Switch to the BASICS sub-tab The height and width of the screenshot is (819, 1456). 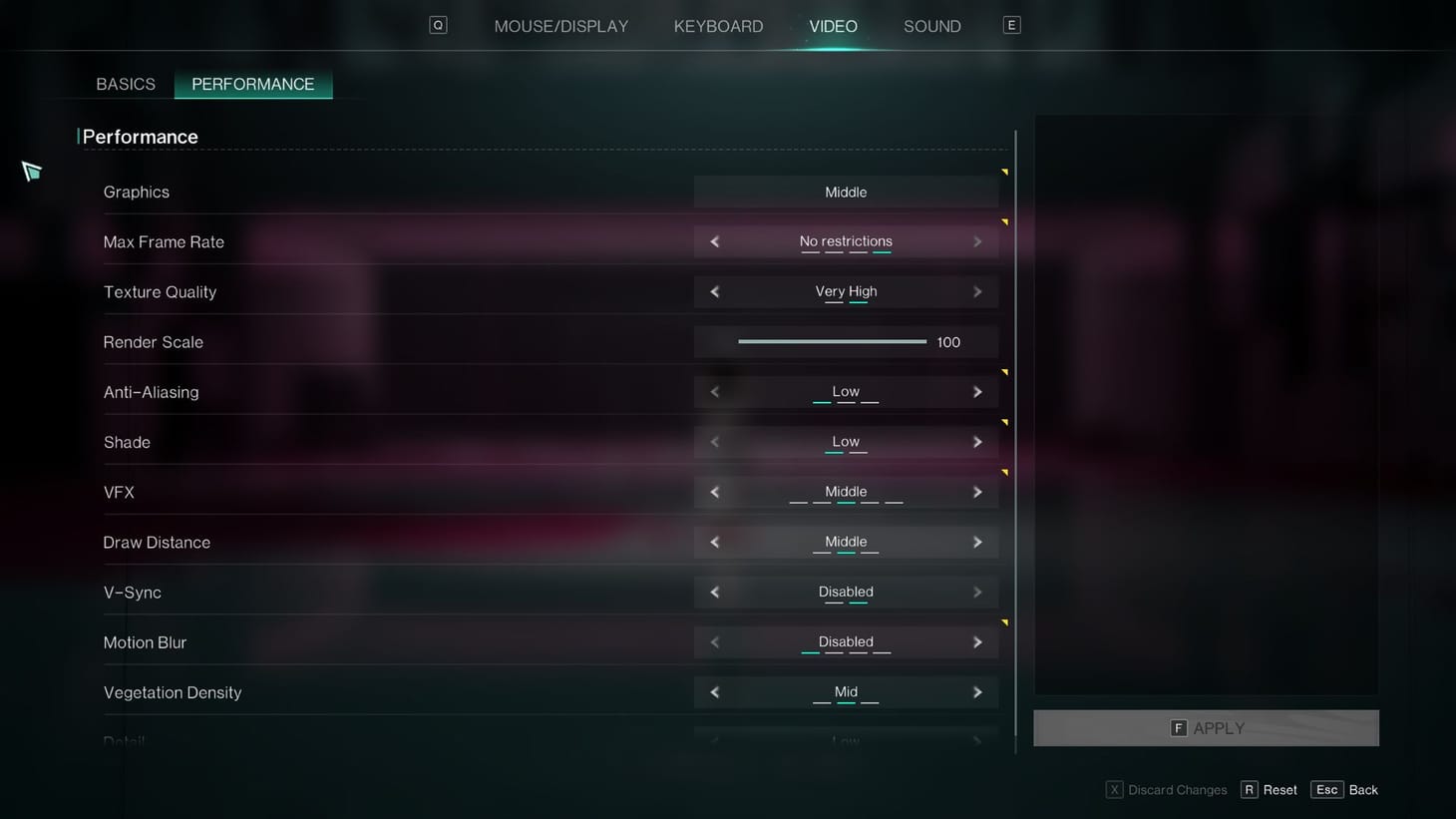point(125,84)
